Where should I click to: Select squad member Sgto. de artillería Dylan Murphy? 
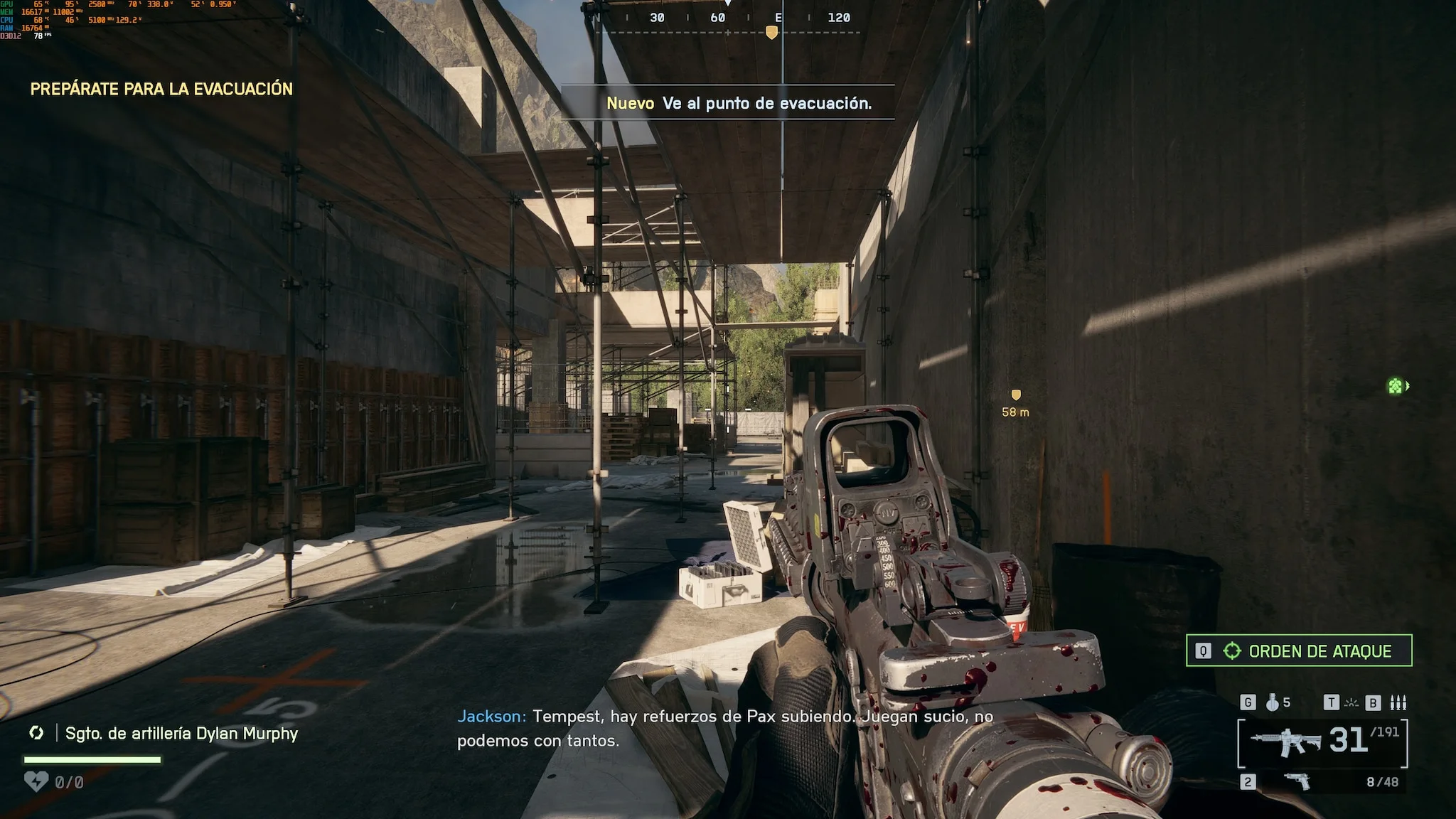181,733
